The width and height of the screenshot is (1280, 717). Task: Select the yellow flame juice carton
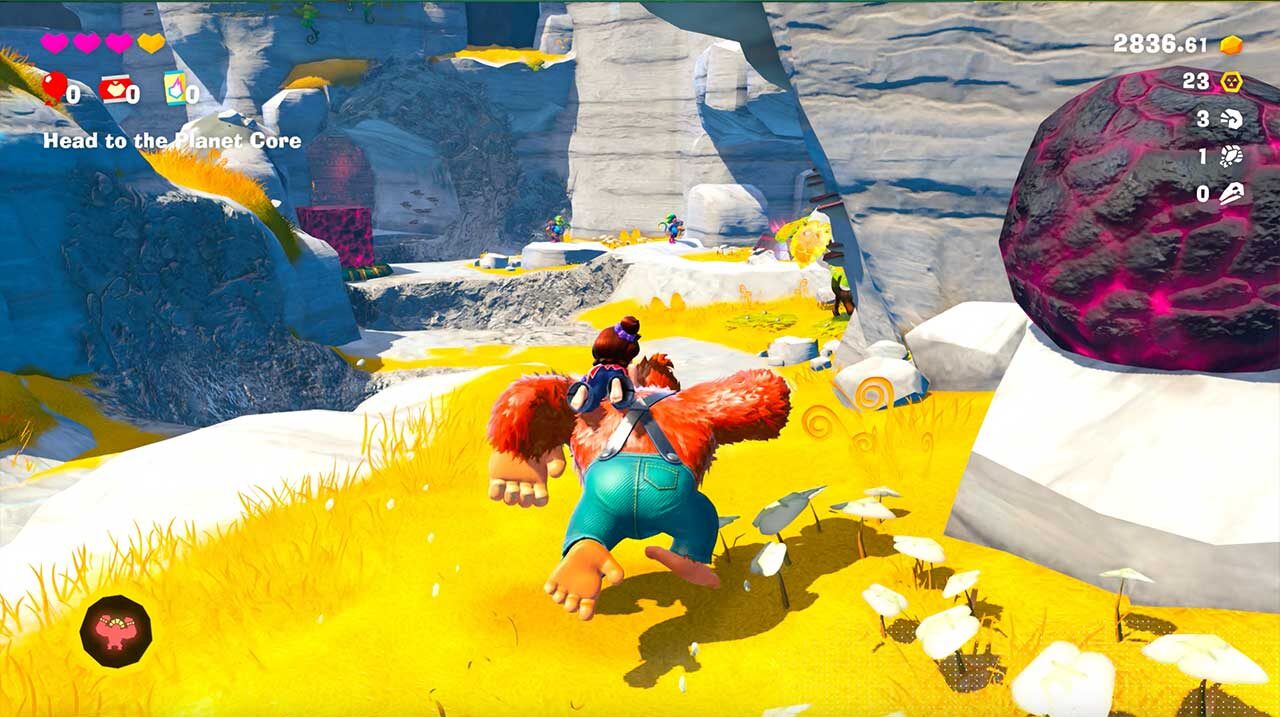pos(175,89)
